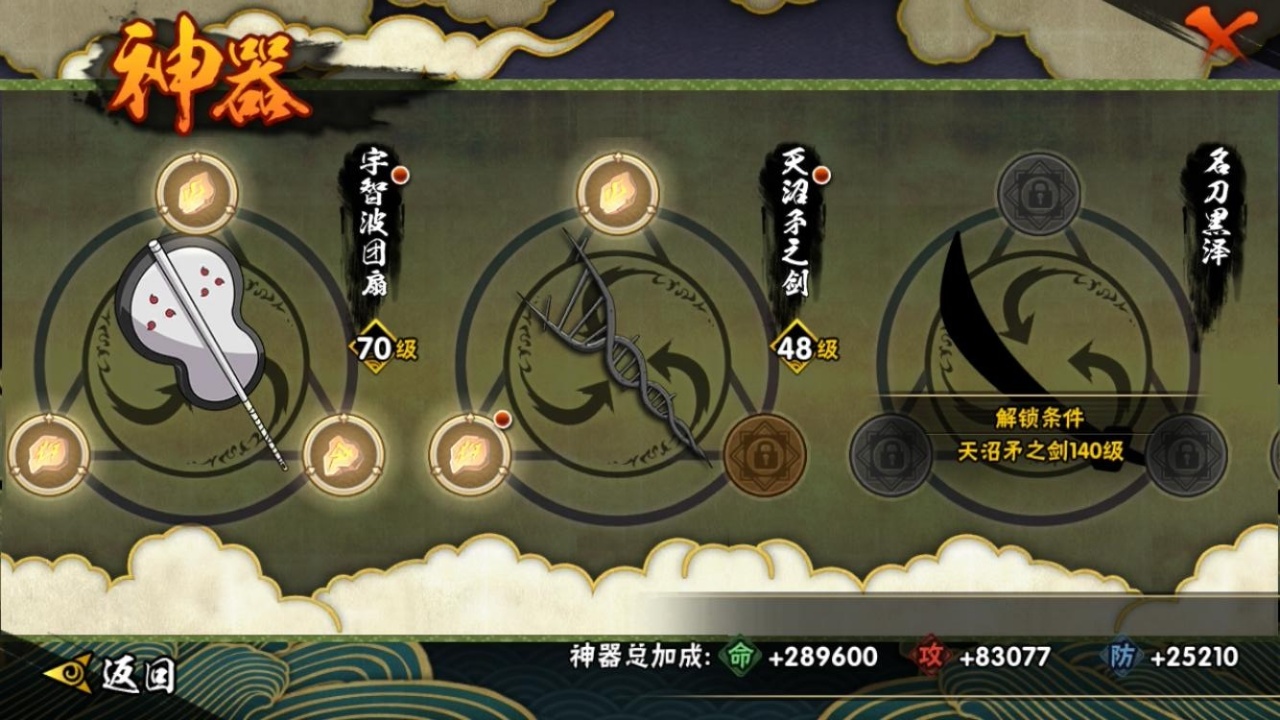Go back using the 返回 button
This screenshot has width=1280, height=720.
(x=111, y=674)
